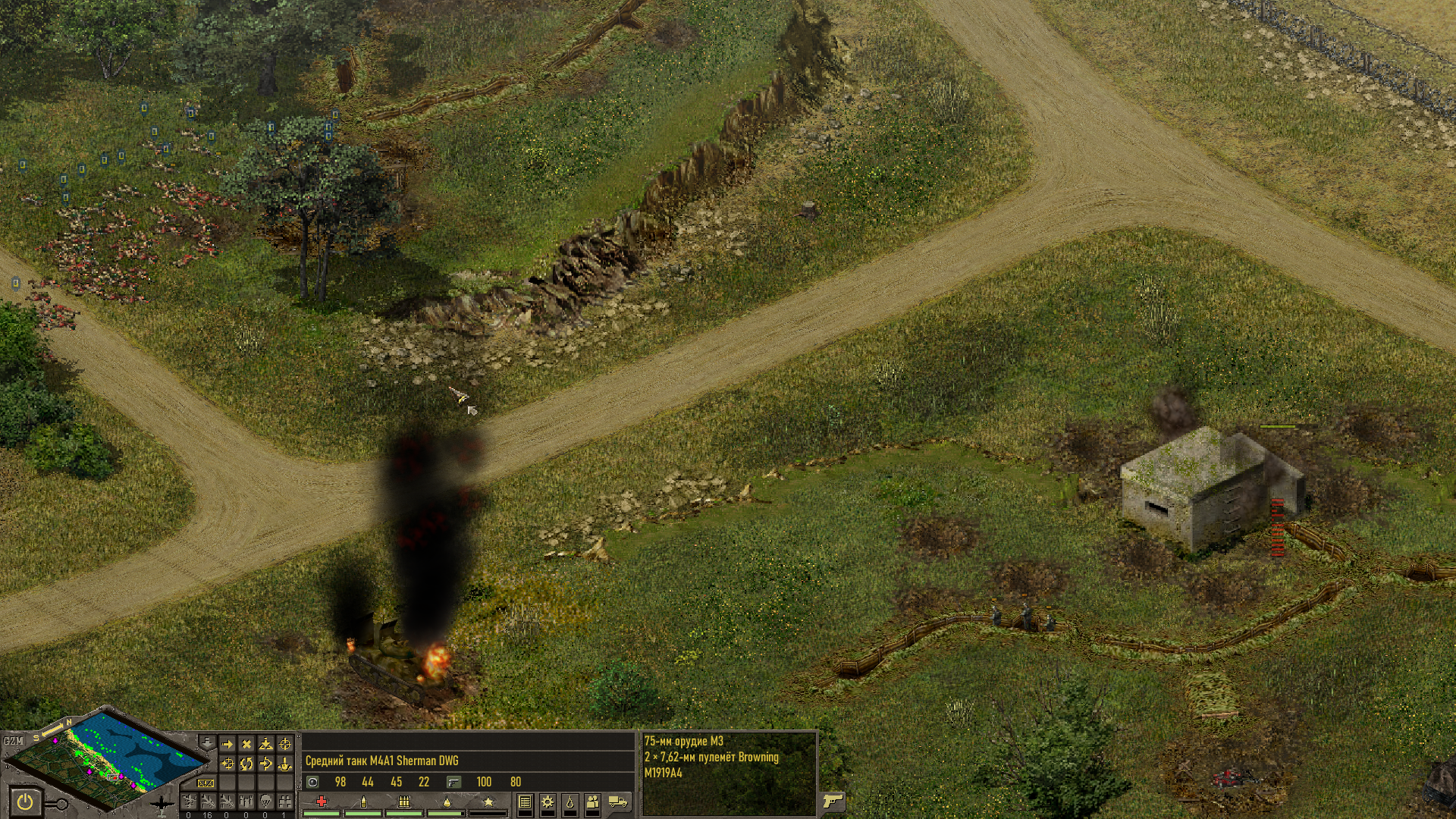Select the truck icon tab
Viewport: 1456px width, 819px height.
pos(618,802)
